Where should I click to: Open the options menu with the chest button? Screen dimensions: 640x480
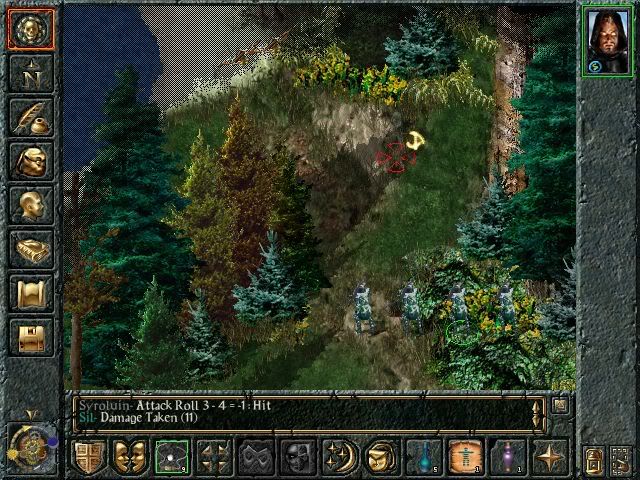31,337
